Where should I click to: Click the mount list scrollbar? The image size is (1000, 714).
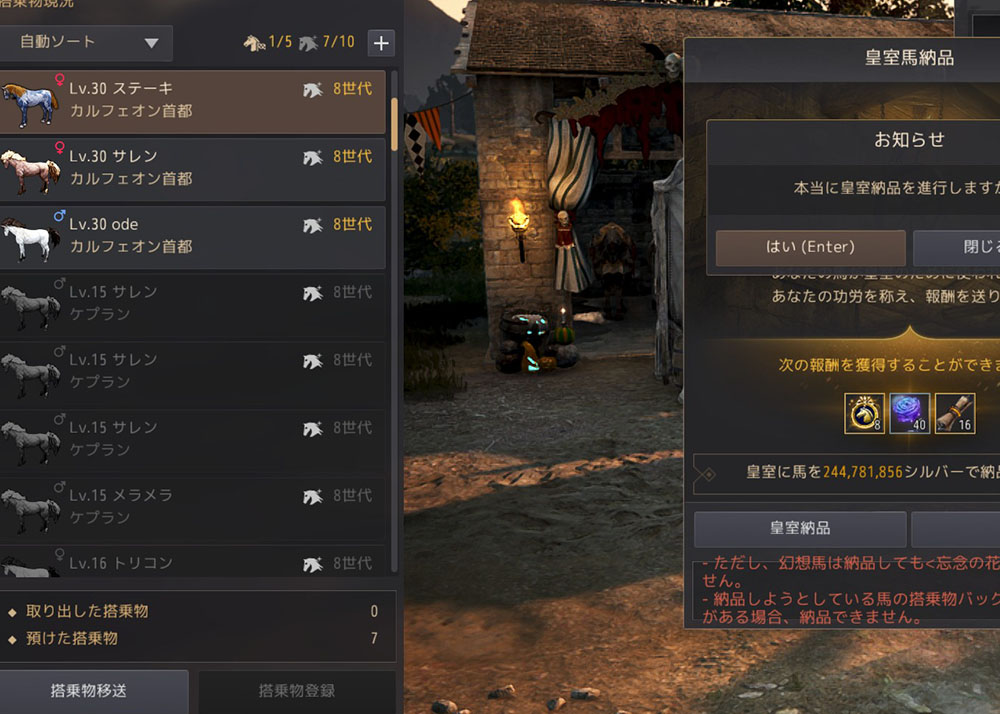point(395,122)
